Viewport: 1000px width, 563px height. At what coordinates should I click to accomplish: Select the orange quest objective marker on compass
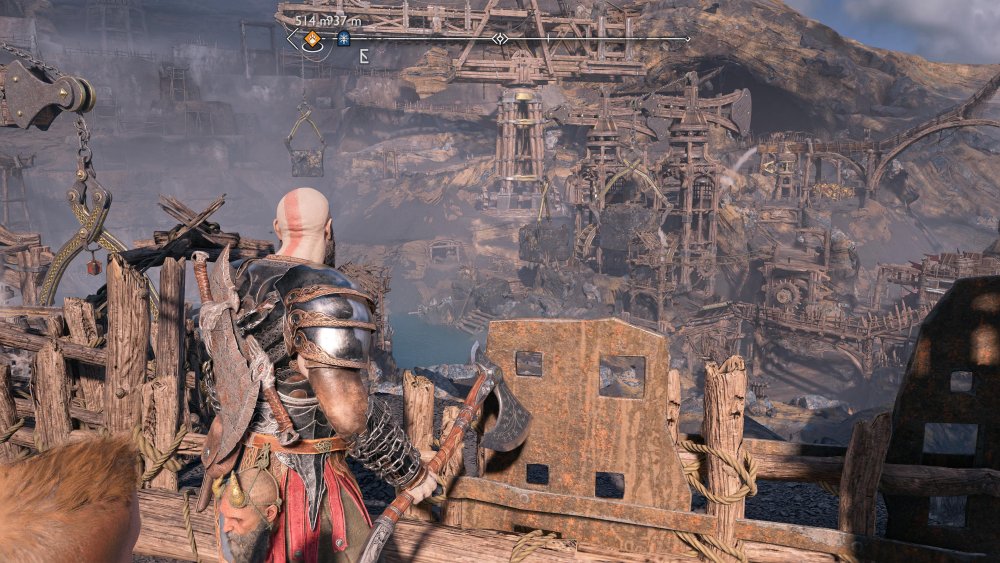click(312, 40)
